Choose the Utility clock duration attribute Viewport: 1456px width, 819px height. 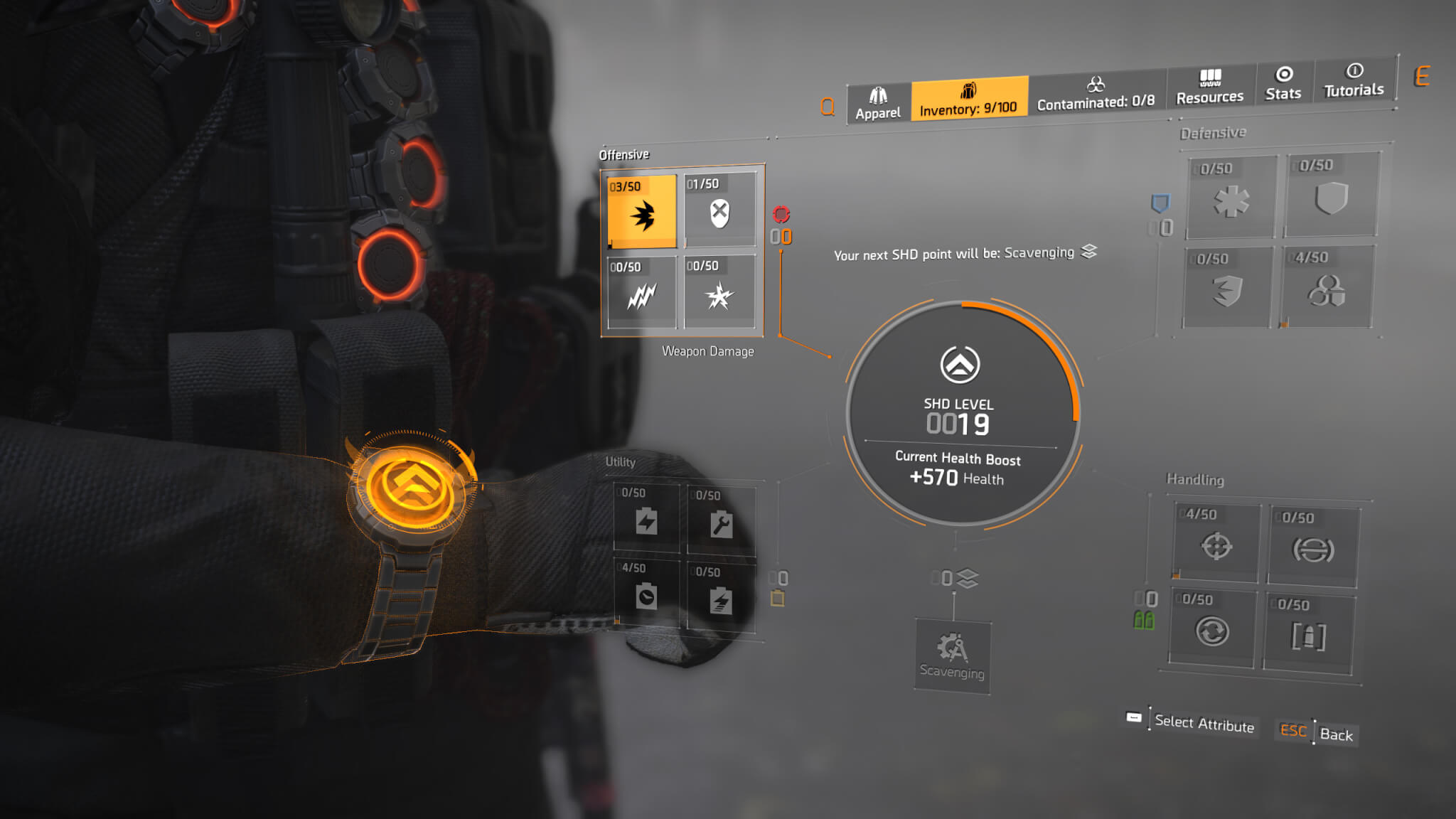(x=646, y=593)
